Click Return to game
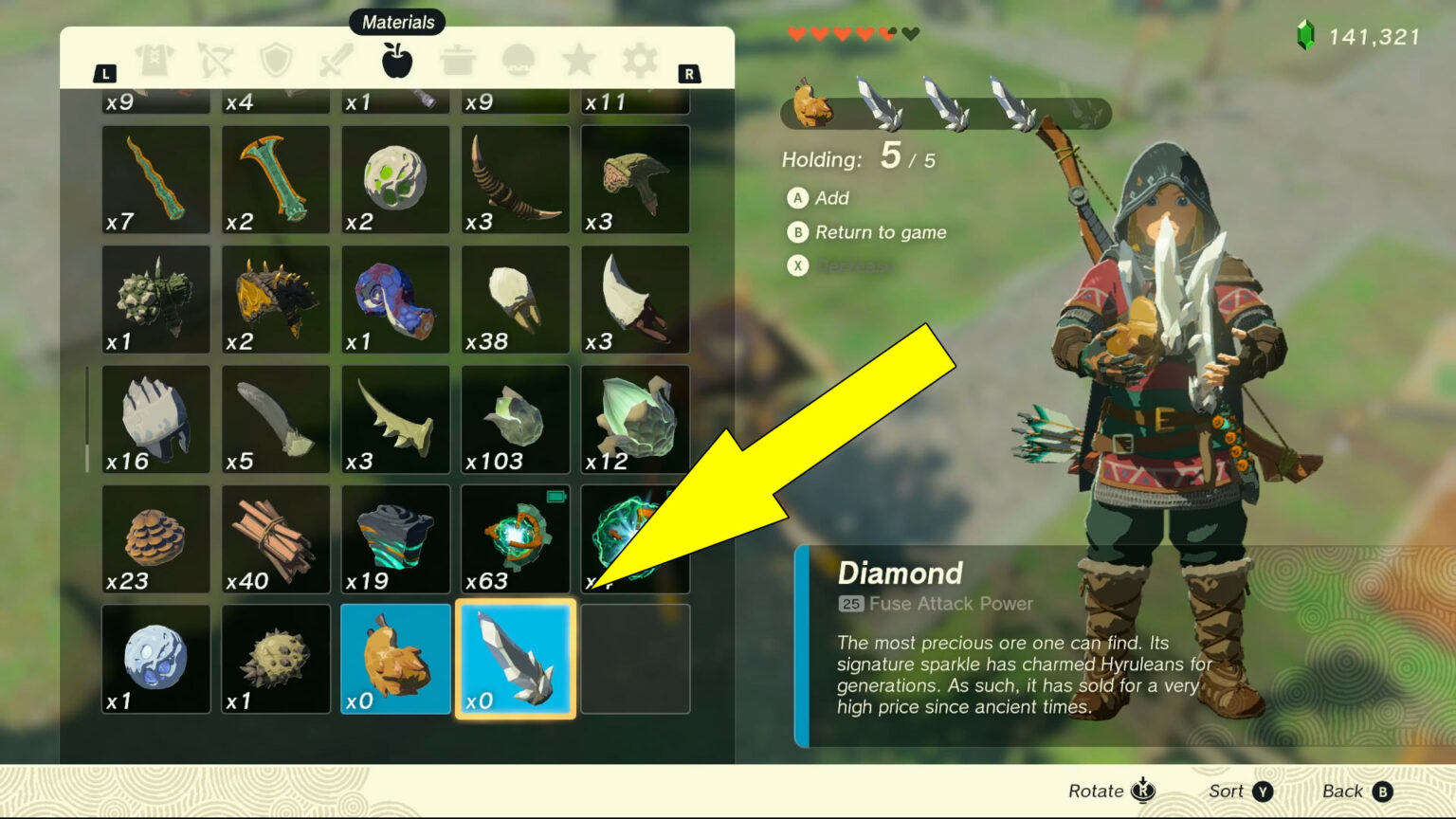The height and width of the screenshot is (819, 1456). click(x=866, y=232)
